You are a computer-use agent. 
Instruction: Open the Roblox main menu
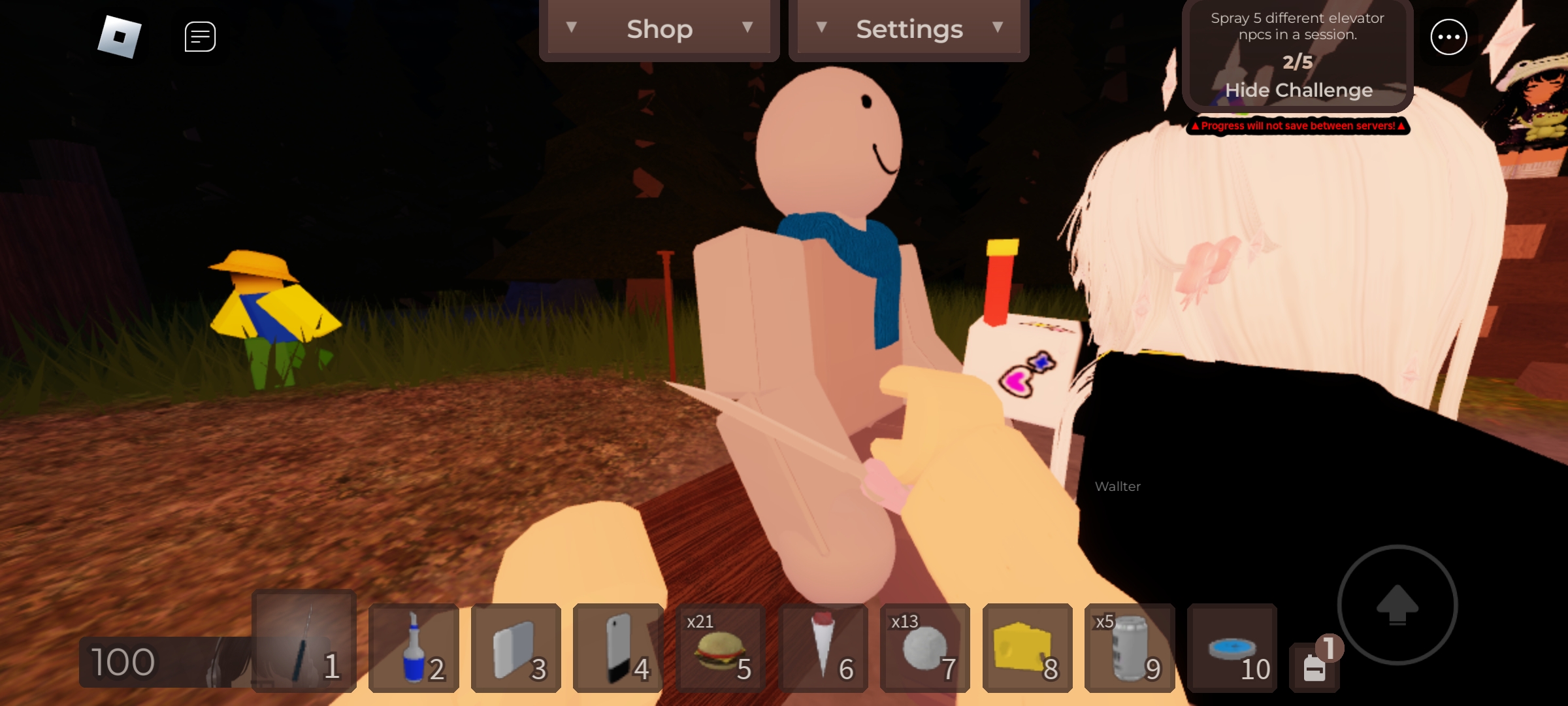pyautogui.click(x=120, y=37)
